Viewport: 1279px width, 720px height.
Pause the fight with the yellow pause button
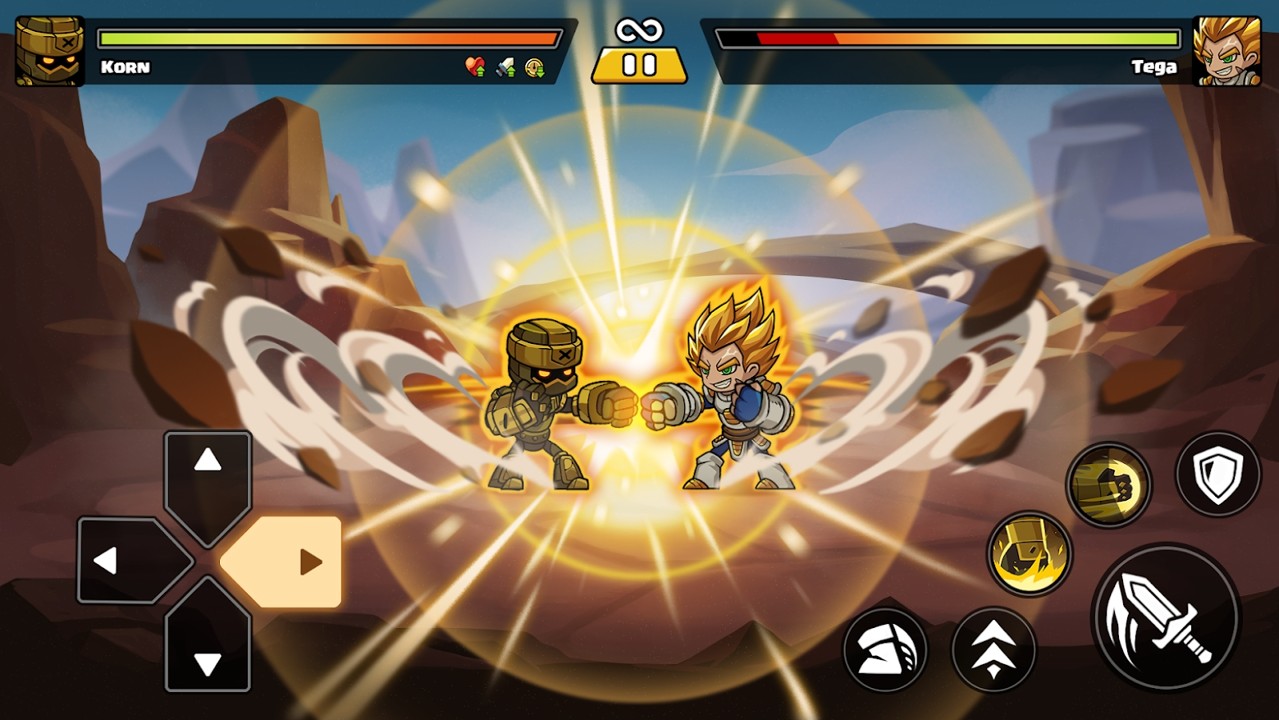click(639, 65)
